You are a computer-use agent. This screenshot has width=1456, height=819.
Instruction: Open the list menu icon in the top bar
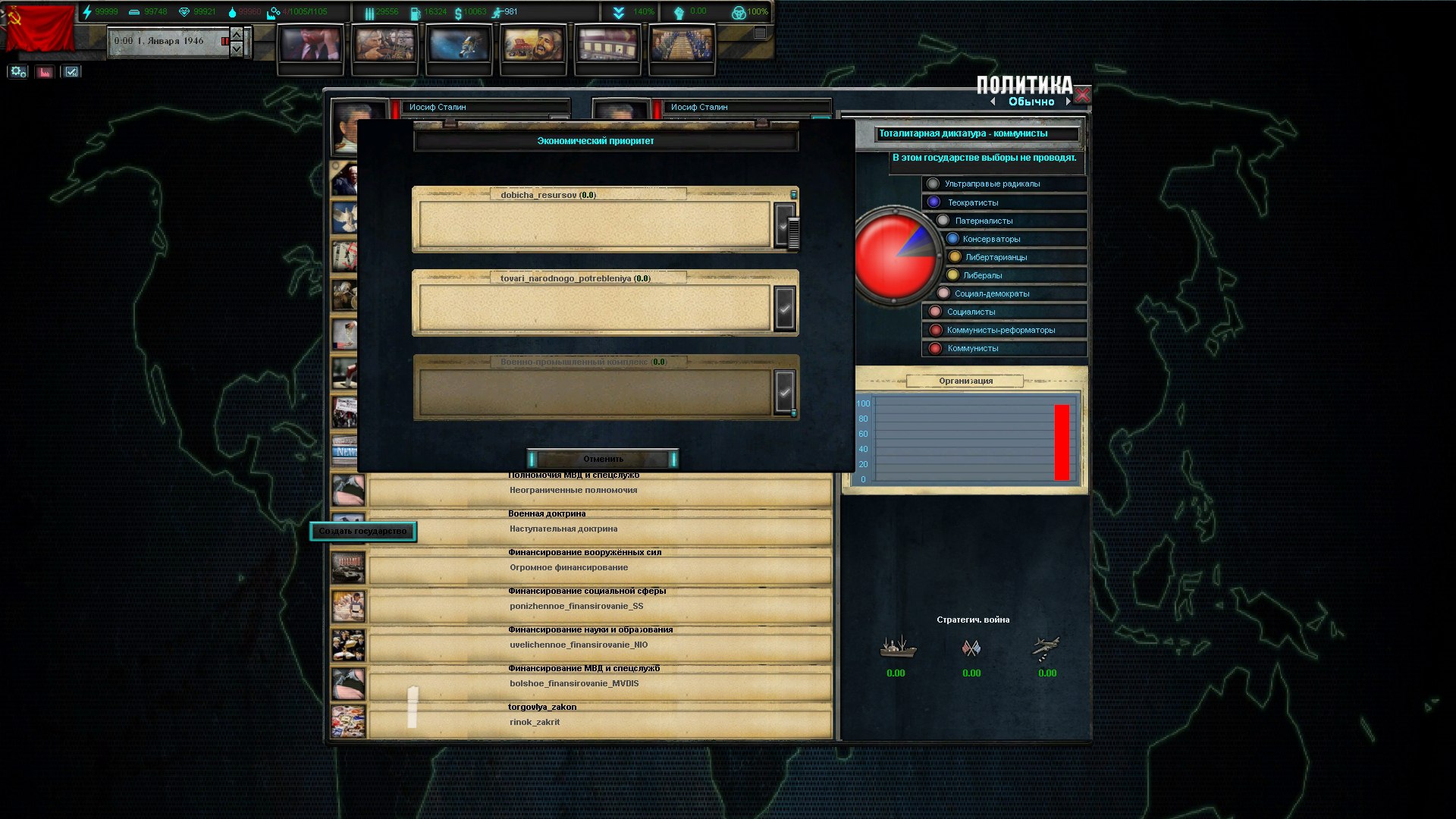(760, 33)
